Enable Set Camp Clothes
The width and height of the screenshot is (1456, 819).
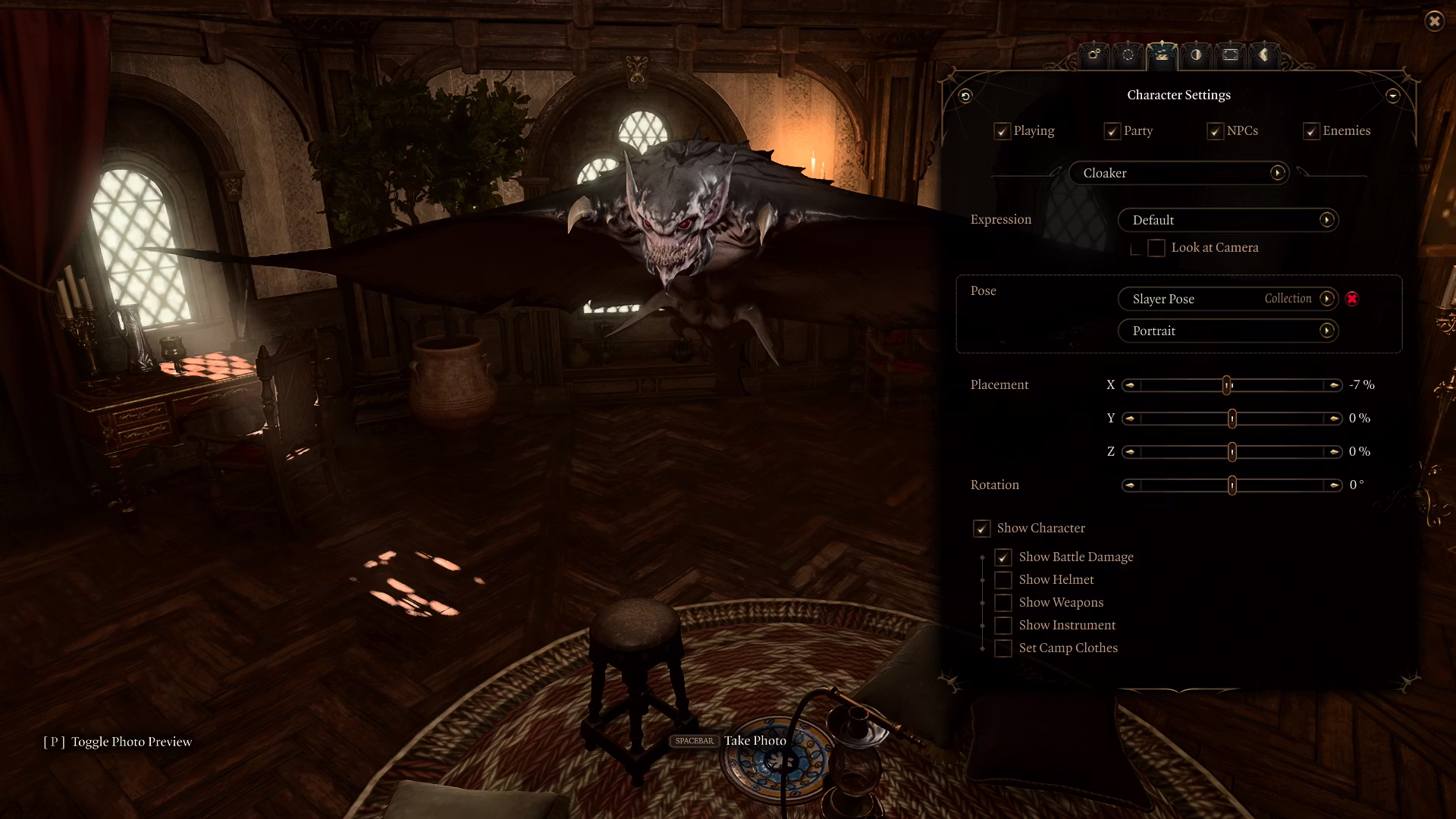click(1003, 648)
